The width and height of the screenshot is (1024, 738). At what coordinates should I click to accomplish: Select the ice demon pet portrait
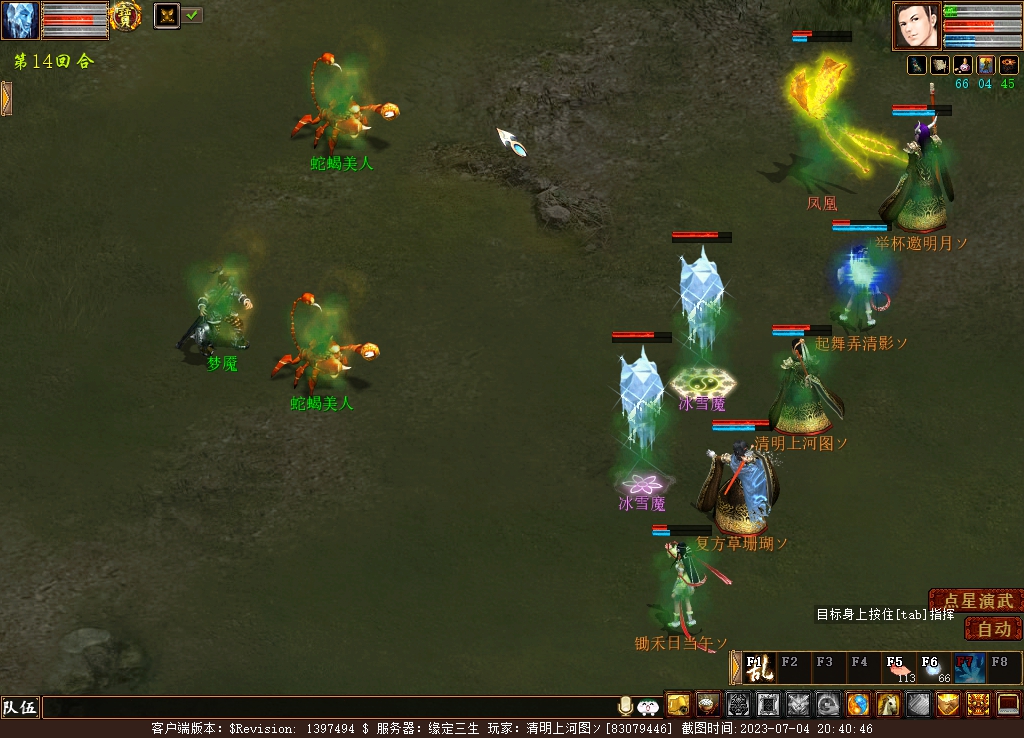[x=20, y=20]
